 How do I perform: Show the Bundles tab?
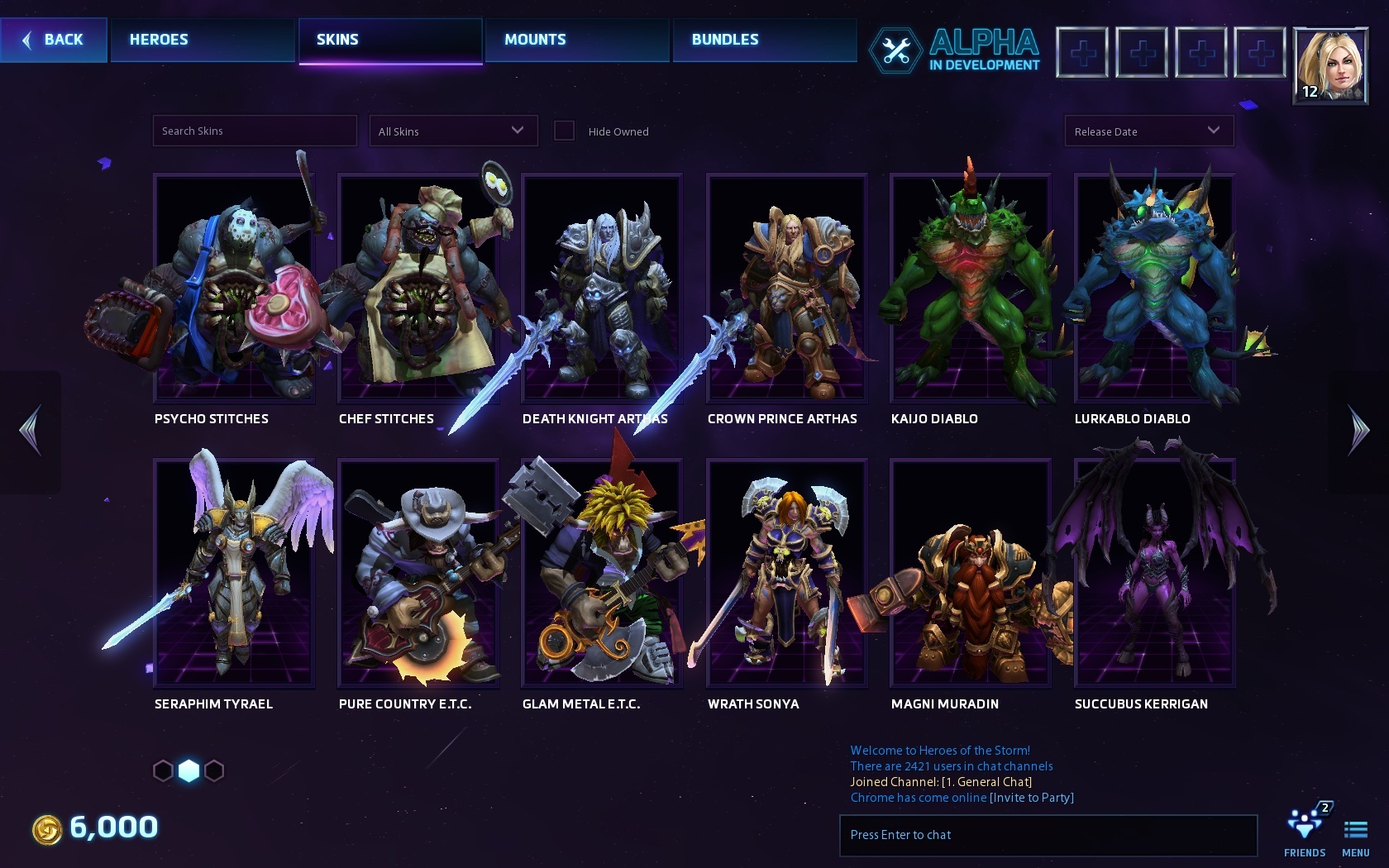(764, 40)
